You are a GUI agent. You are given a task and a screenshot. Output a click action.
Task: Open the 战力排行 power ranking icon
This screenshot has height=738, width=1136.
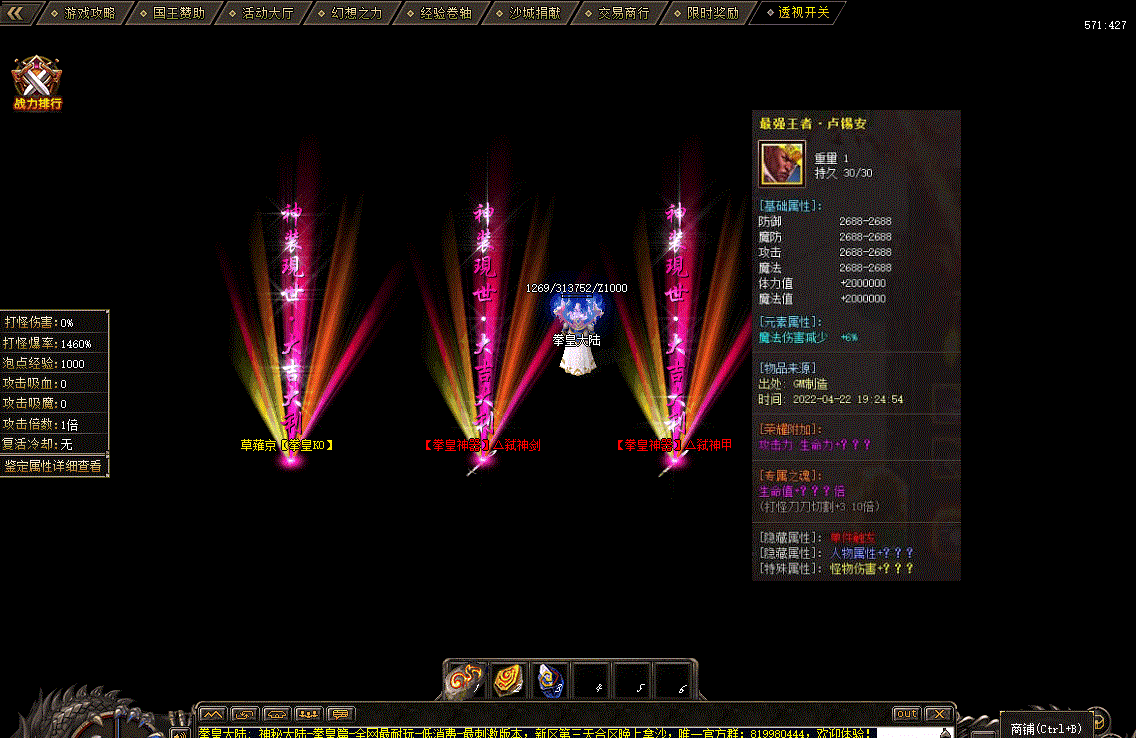(38, 82)
